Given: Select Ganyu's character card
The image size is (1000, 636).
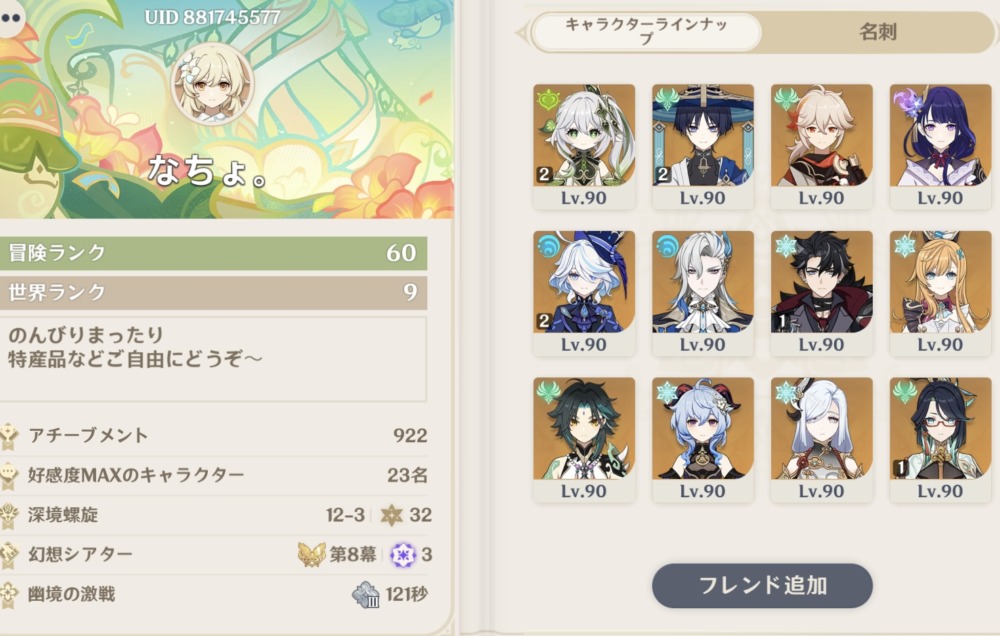Looking at the screenshot, I should point(703,440).
